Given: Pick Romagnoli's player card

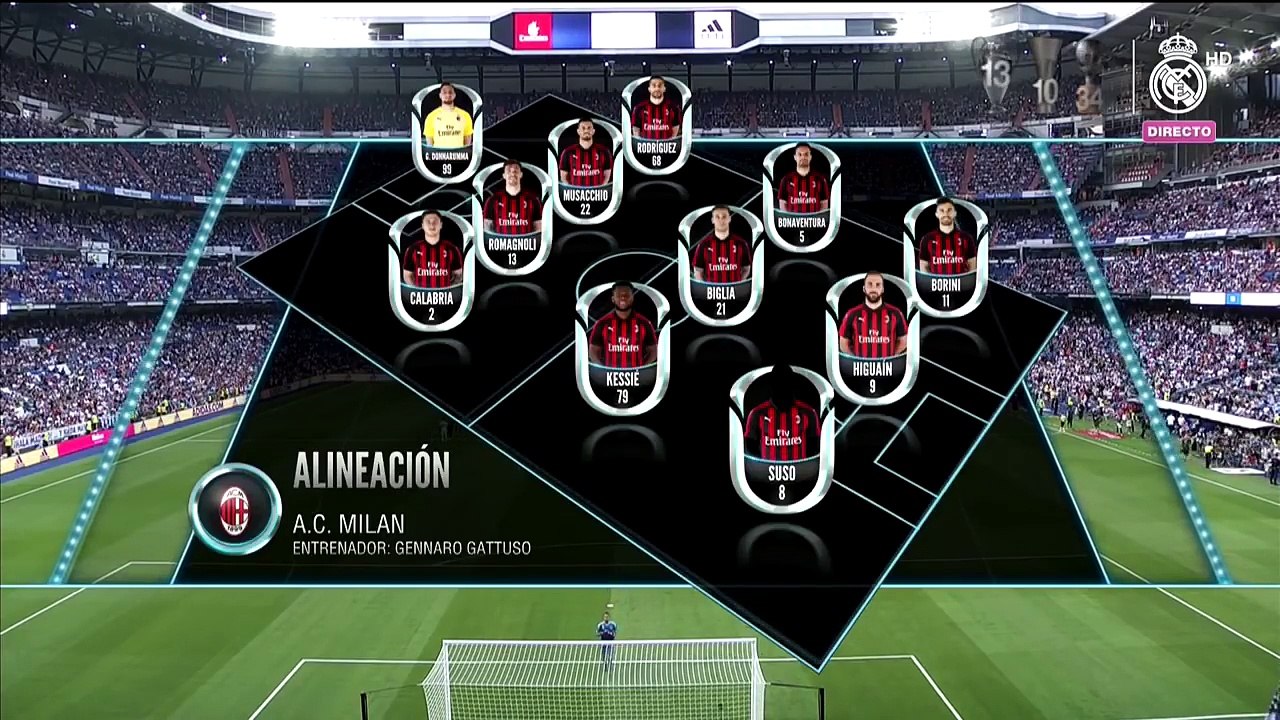Looking at the screenshot, I should click(512, 218).
